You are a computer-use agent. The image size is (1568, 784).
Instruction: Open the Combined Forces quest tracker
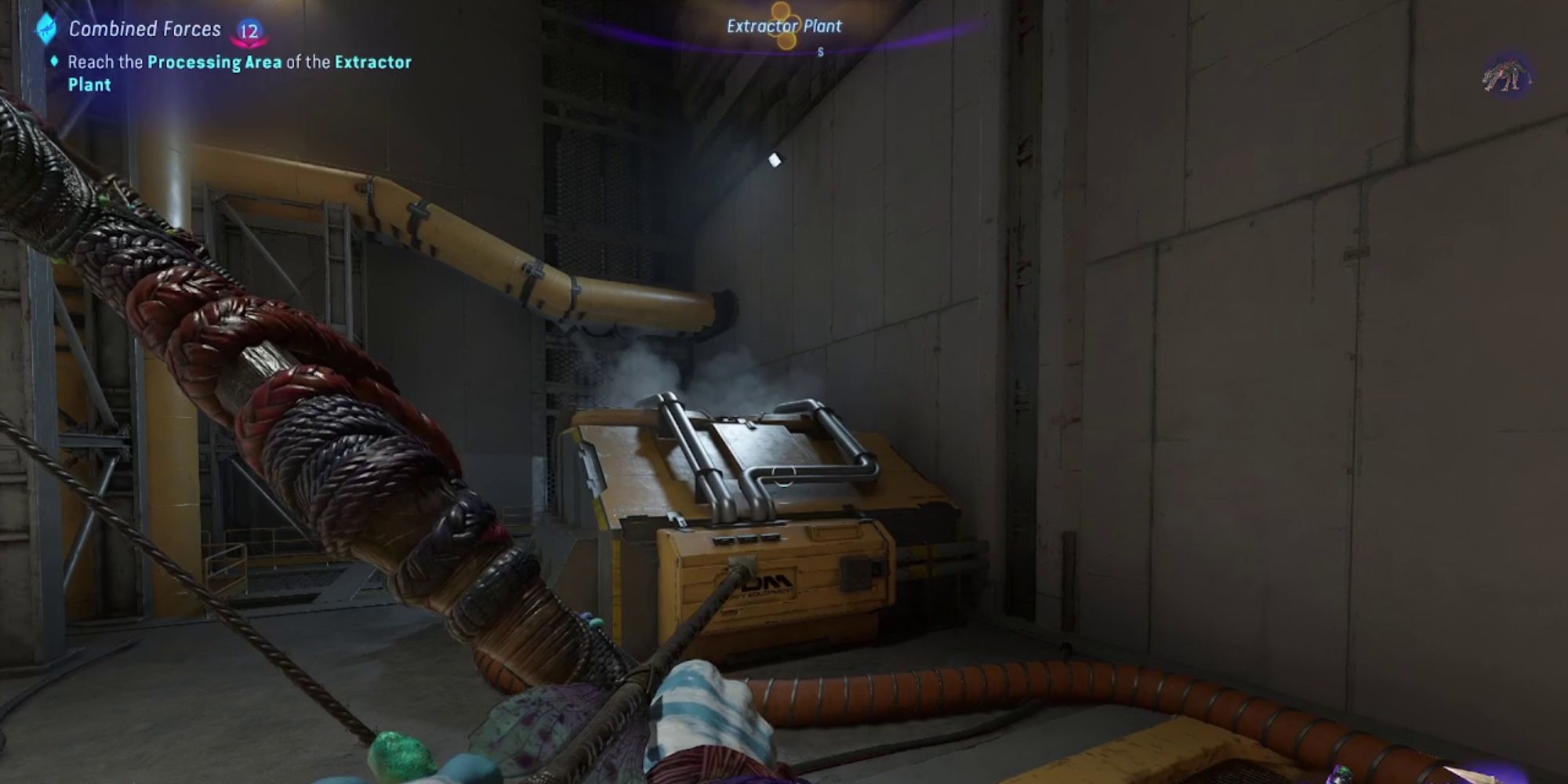point(144,30)
